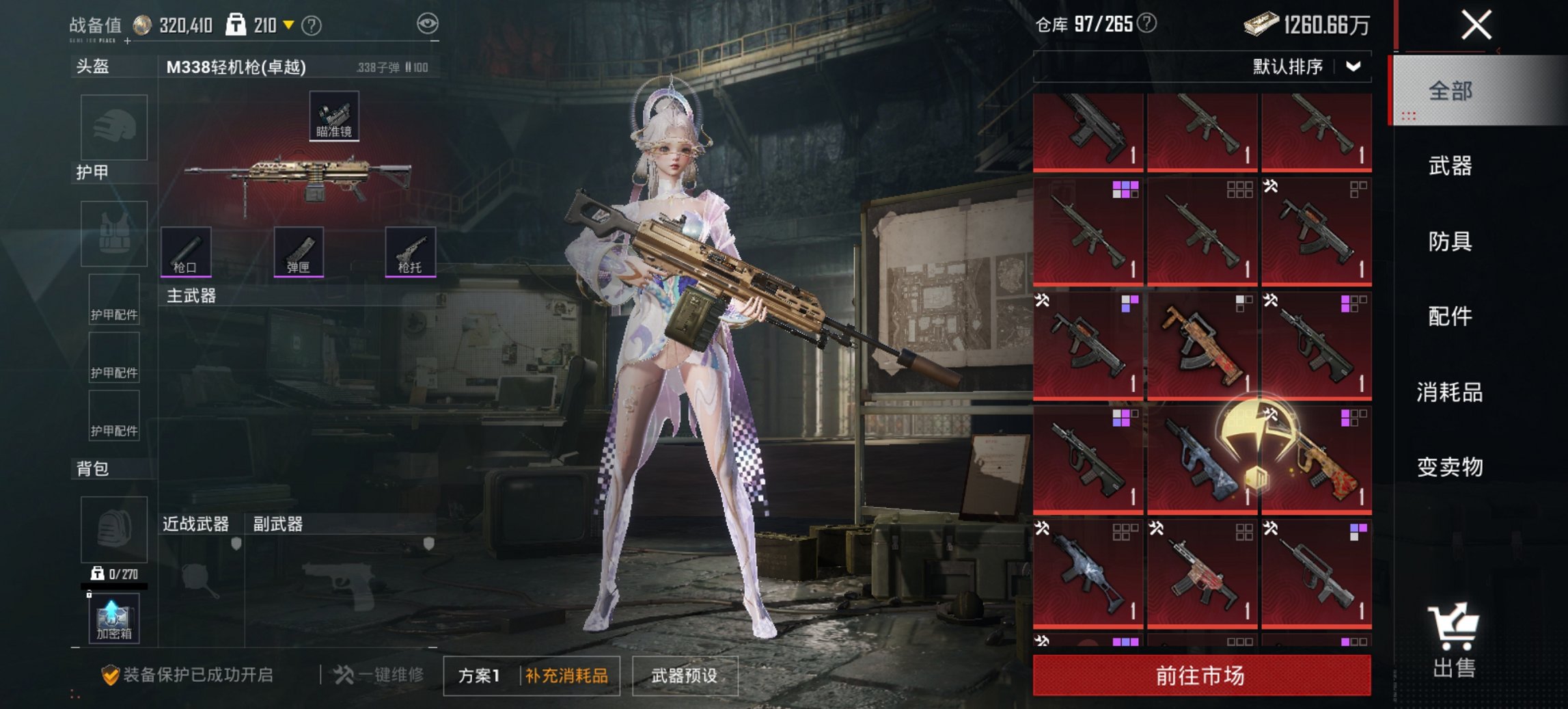Select the helmet equipment slot
This screenshot has width=1568, height=709.
[113, 127]
